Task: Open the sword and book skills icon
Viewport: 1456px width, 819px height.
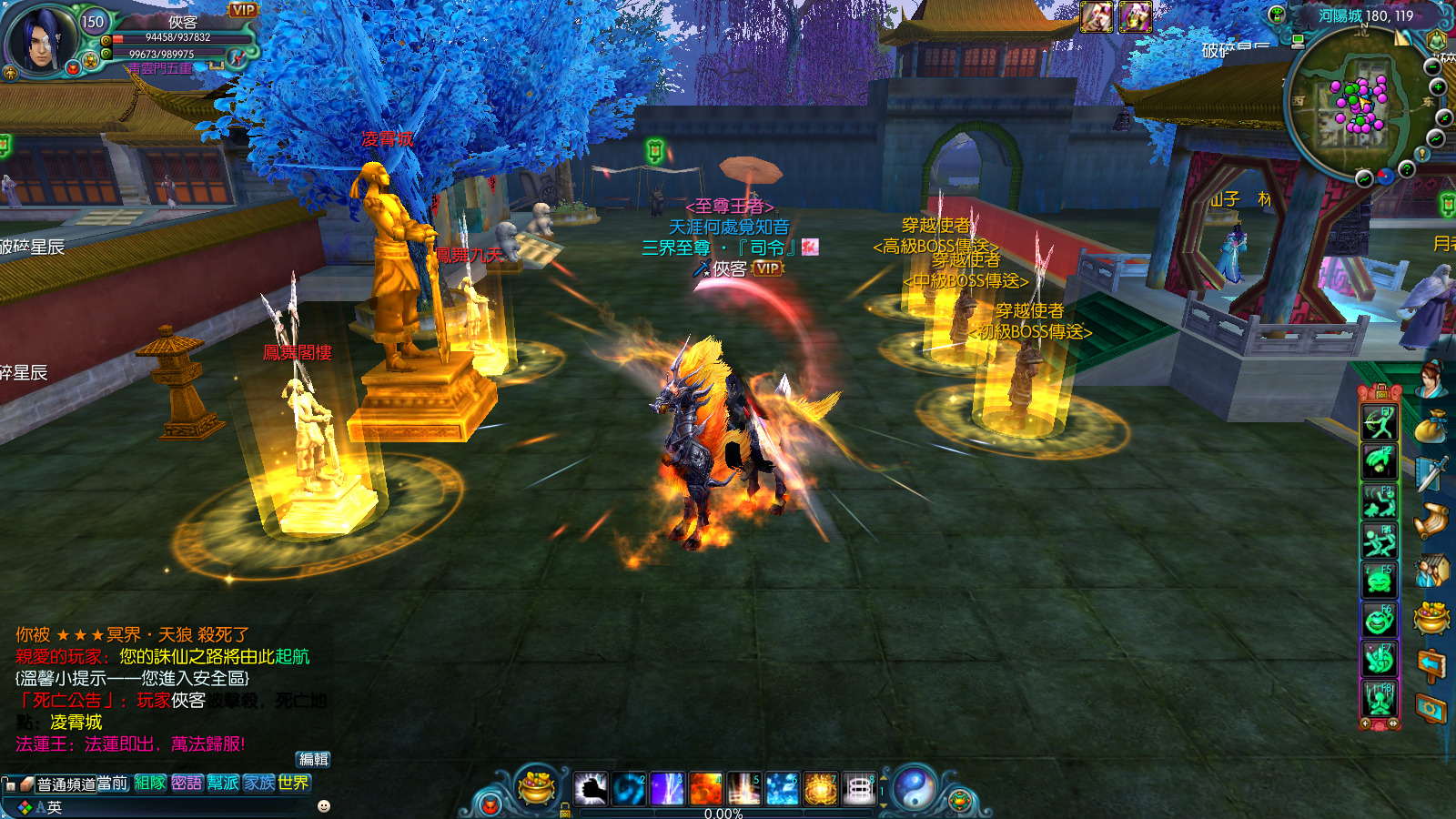Action: coord(1431,474)
